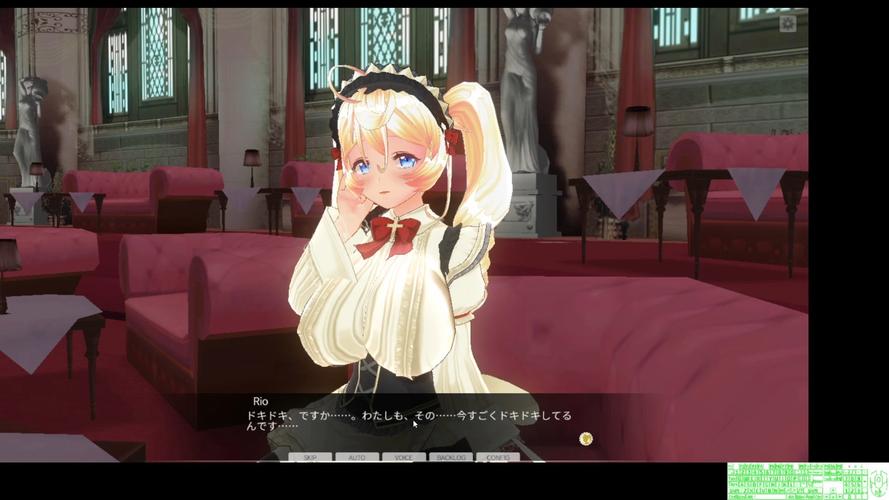Image resolution: width=889 pixels, height=500 pixels.
Task: Enable AUTO dialogue advance
Action: (357, 457)
